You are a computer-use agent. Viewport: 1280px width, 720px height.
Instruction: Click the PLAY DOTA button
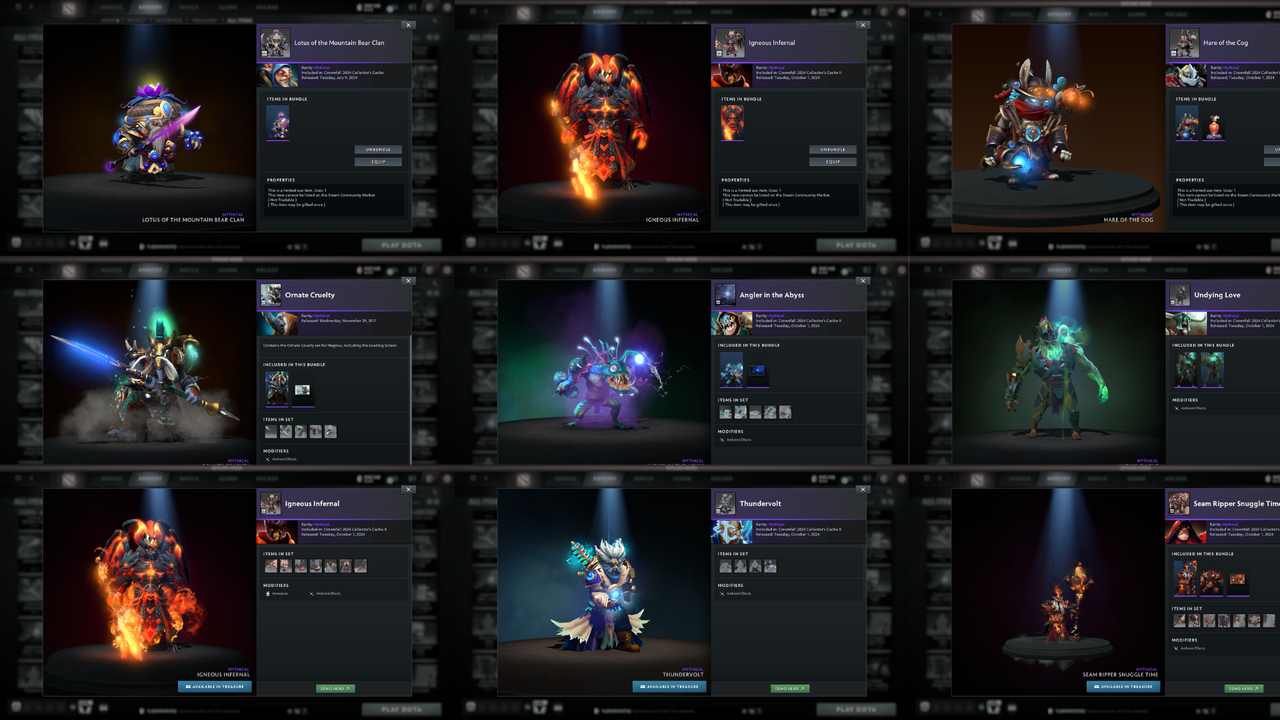pos(402,245)
